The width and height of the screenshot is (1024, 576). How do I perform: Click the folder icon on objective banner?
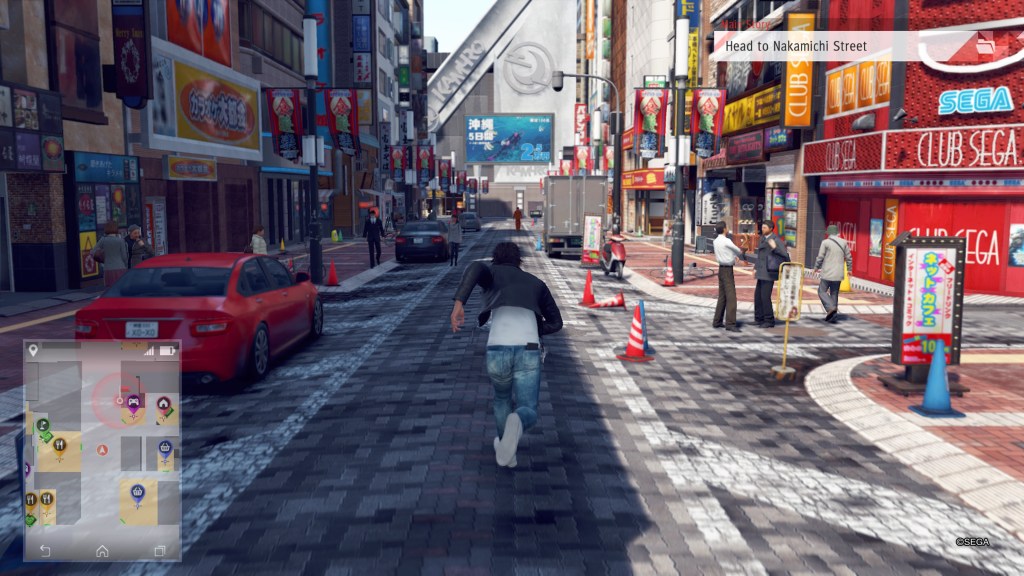click(x=984, y=46)
